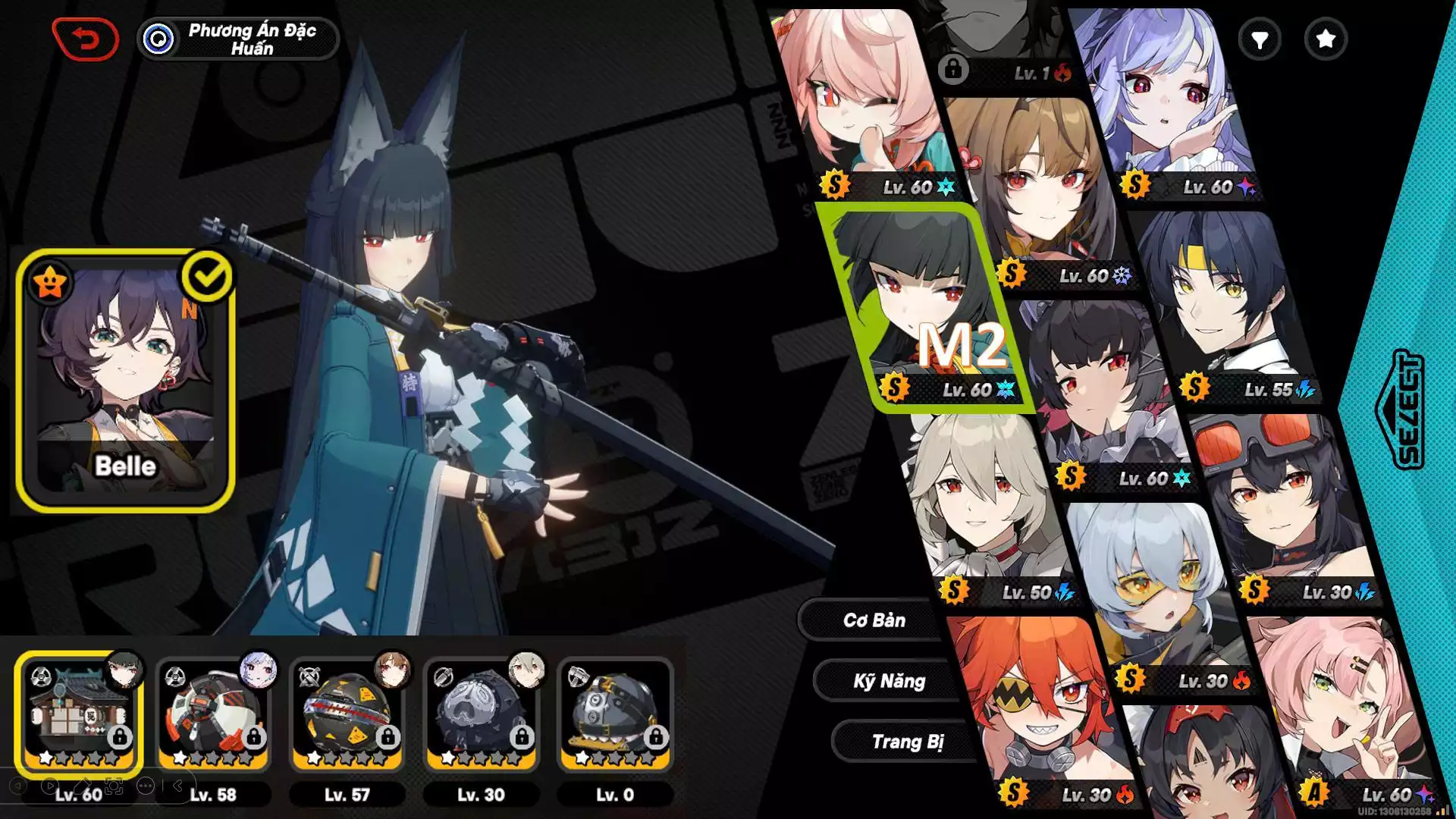Select the Lv. 30 gray masked bangboo slot

481,714
